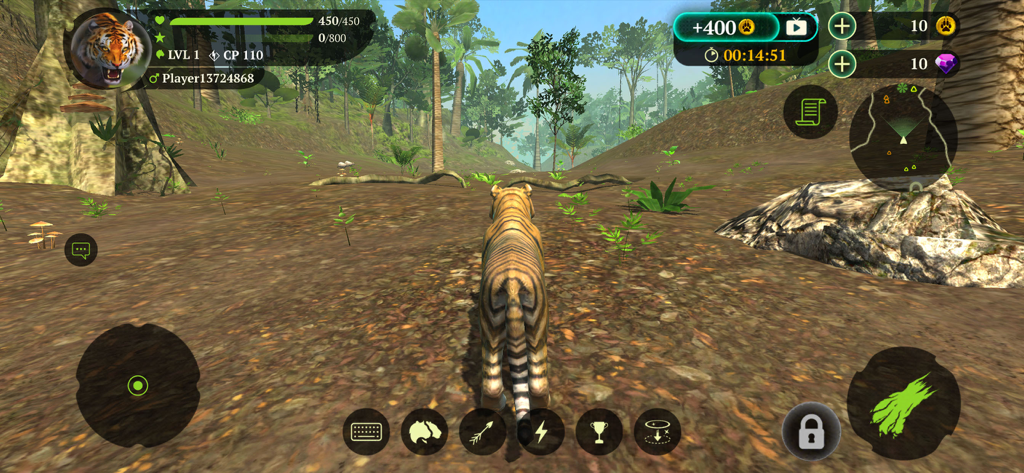Activate the lightning bolt icon
Viewport: 1024px width, 473px height.
click(541, 432)
